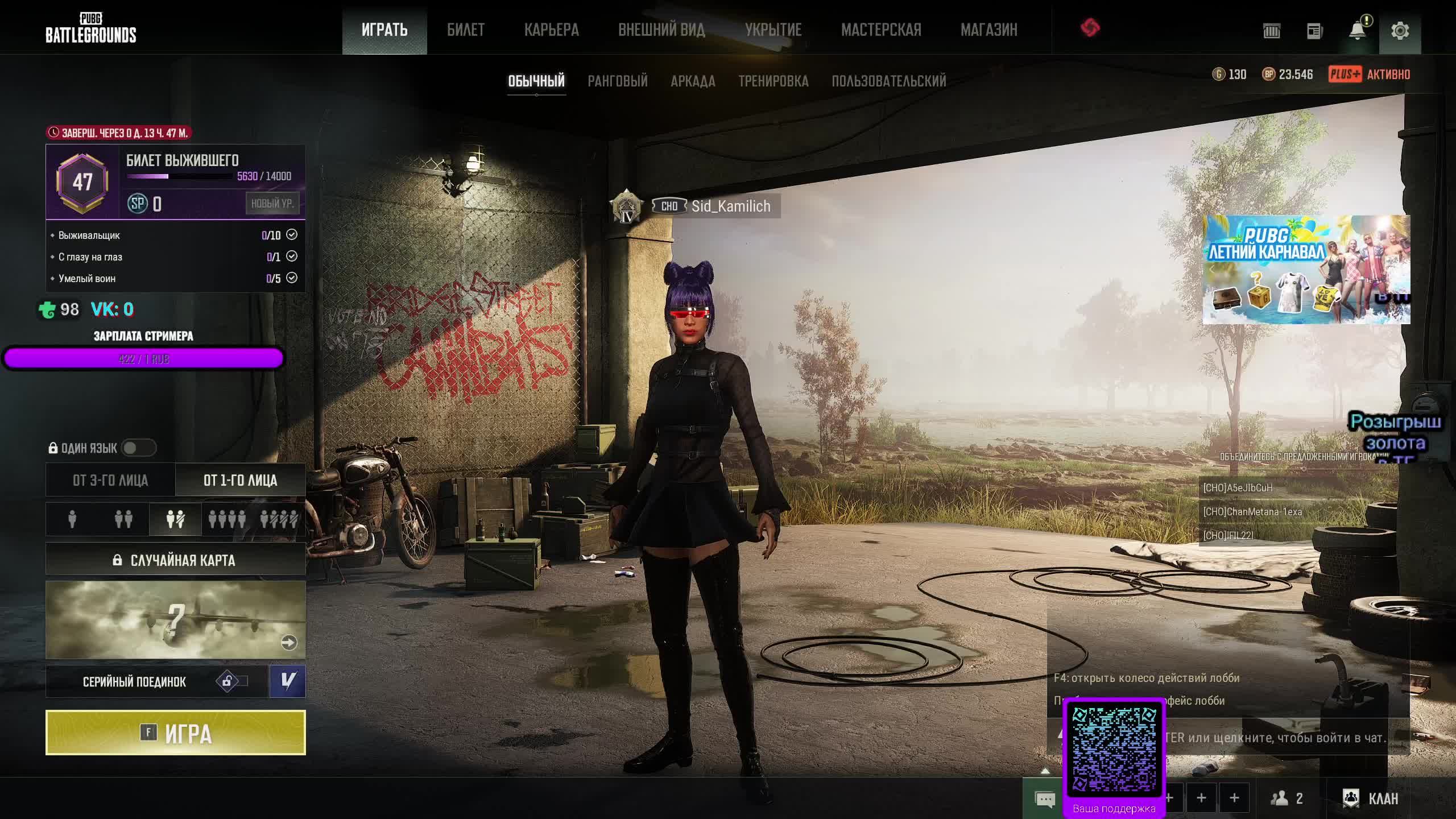
Task: Open the ВНЕШНИЙ ВИД customization tab
Action: click(661, 30)
